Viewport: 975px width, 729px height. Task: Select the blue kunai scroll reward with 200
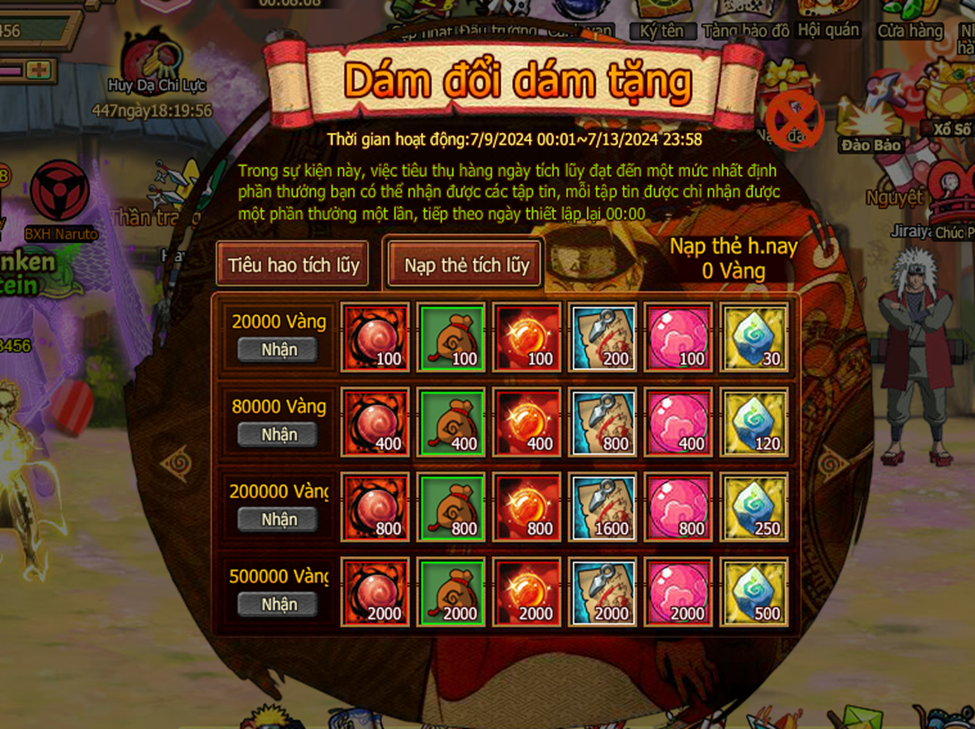[603, 338]
